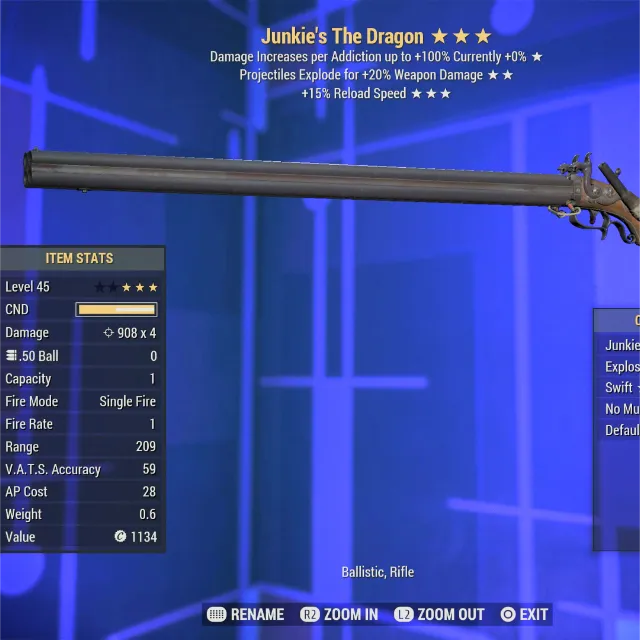Viewport: 640px width, 640px height.
Task: Select the ZOOM OUT action
Action: click(x=440, y=614)
